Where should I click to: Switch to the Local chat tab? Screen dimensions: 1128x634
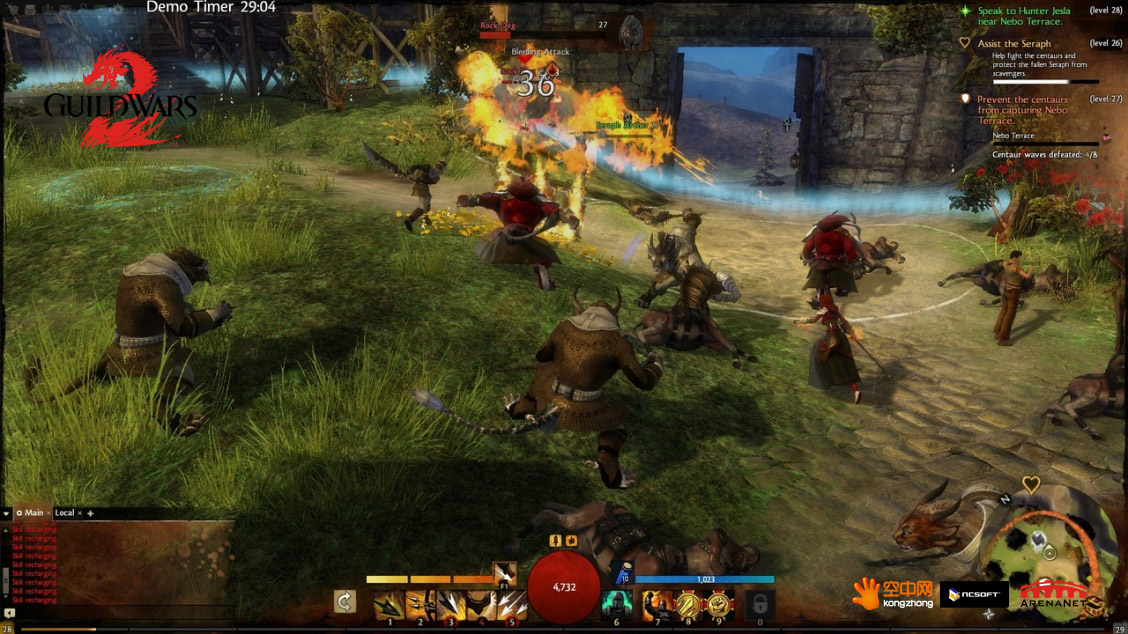pos(65,513)
